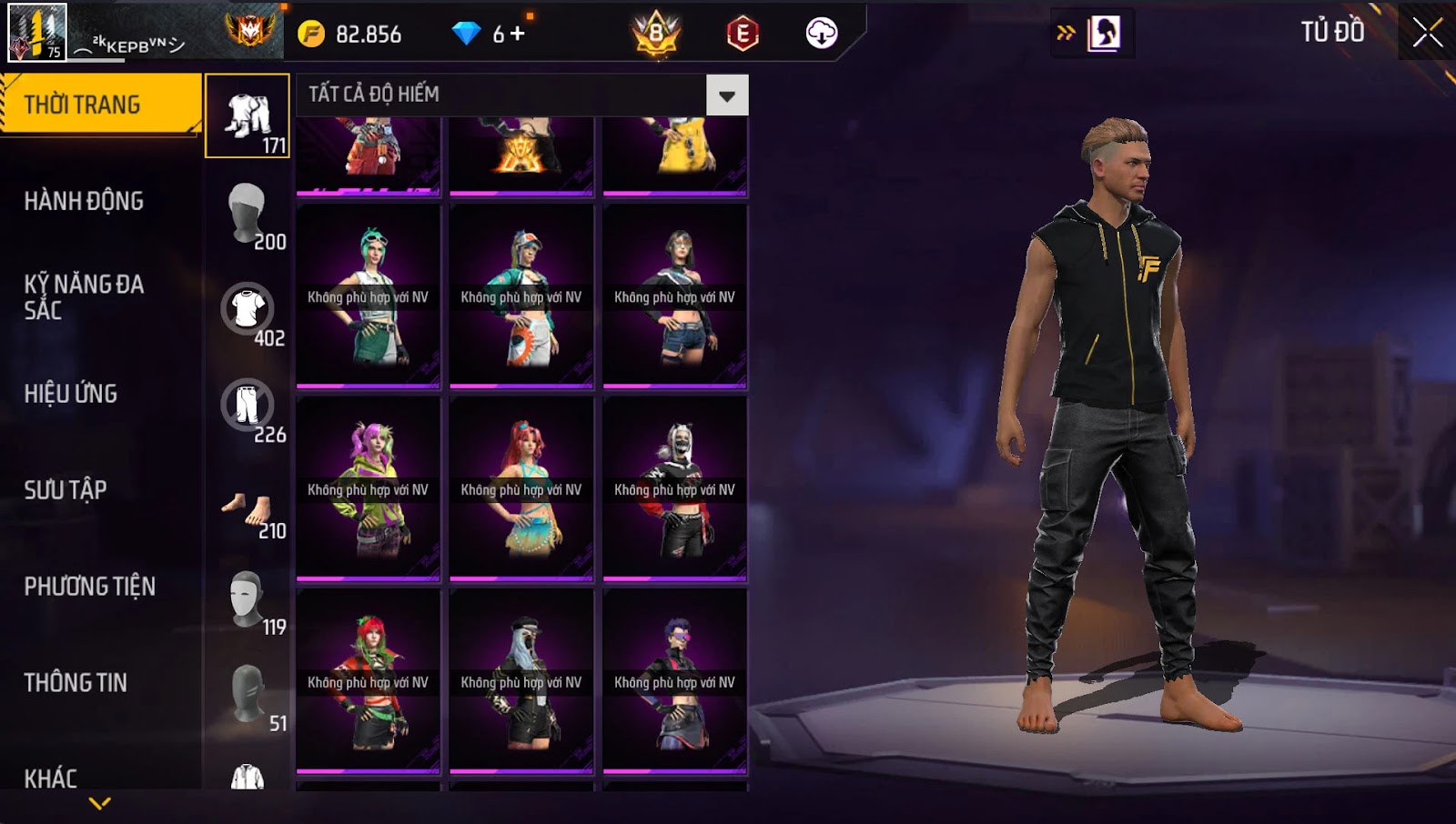Choose the Phương Tiện category

pyautogui.click(x=89, y=587)
